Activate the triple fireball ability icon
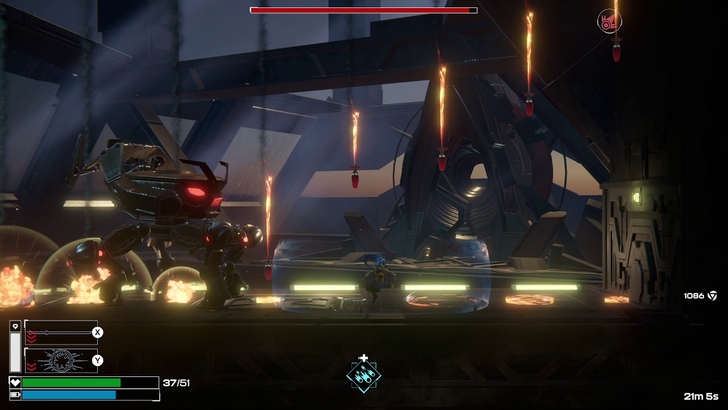Screen dimensions: 728x410 (363, 375)
